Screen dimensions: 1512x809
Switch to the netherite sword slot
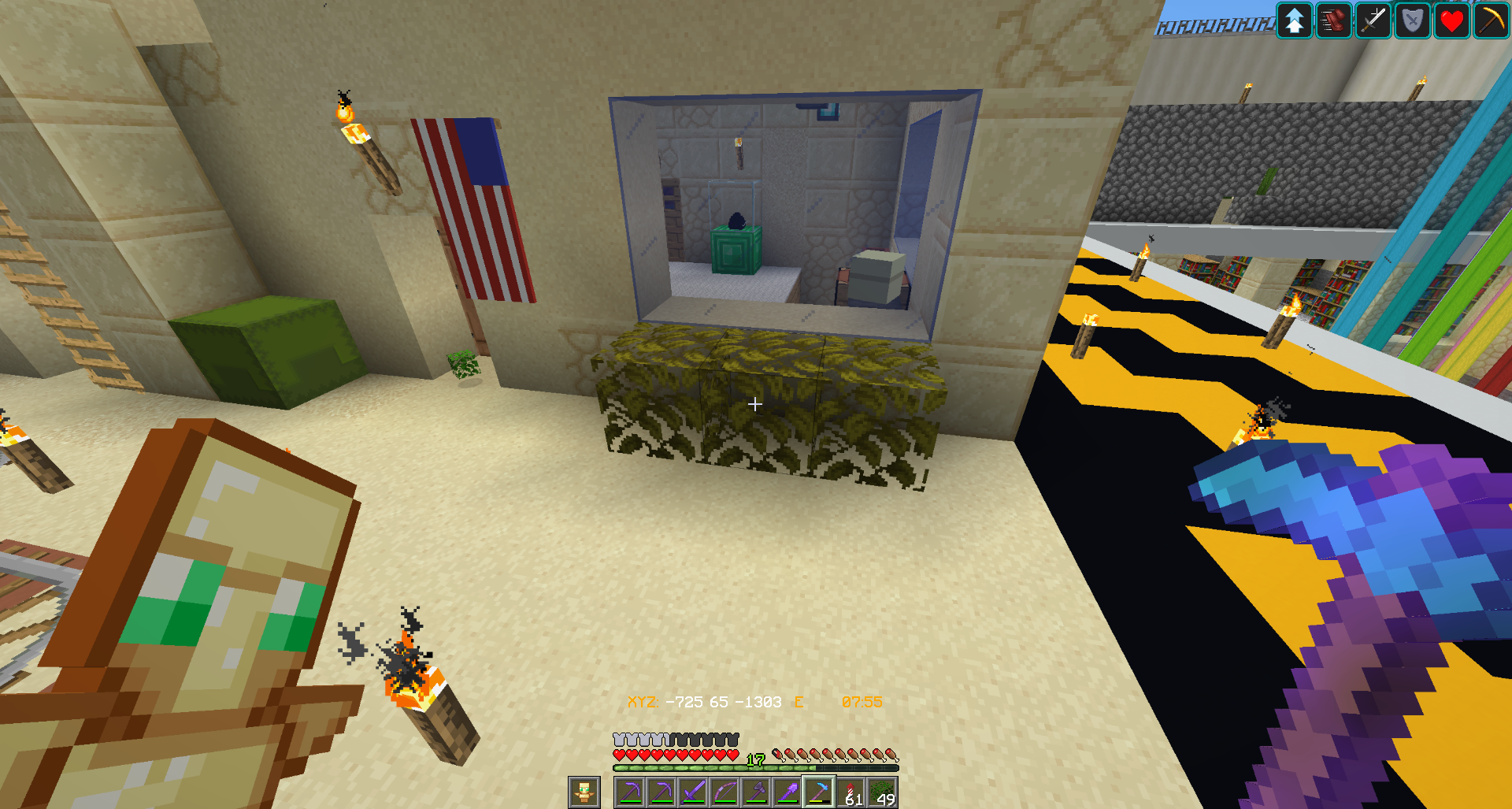[693, 792]
